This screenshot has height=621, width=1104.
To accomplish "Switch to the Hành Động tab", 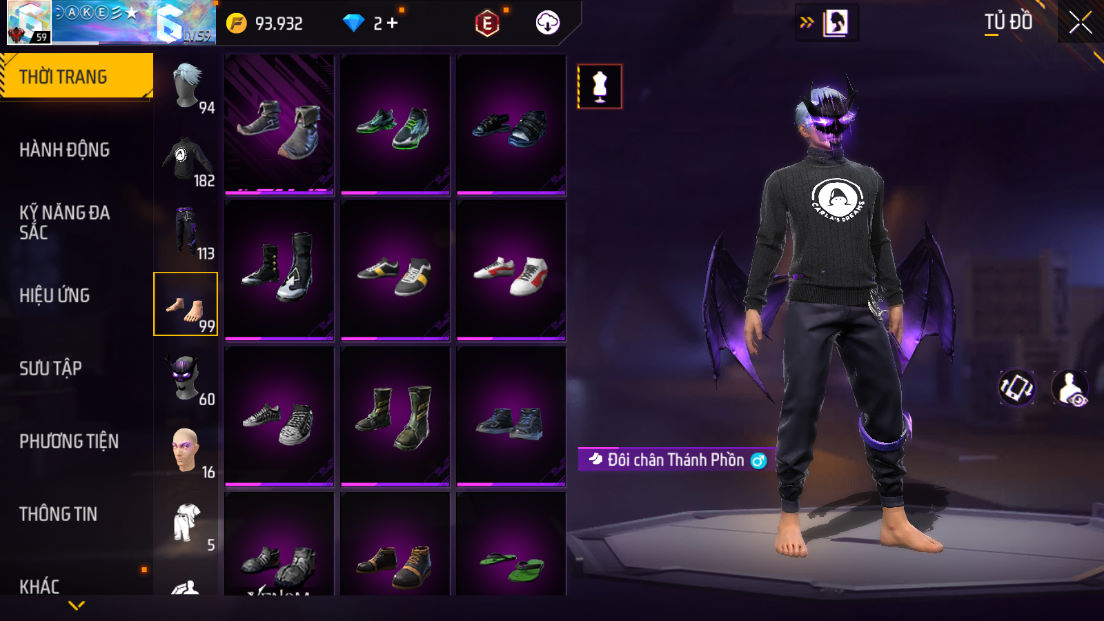I will click(65, 150).
